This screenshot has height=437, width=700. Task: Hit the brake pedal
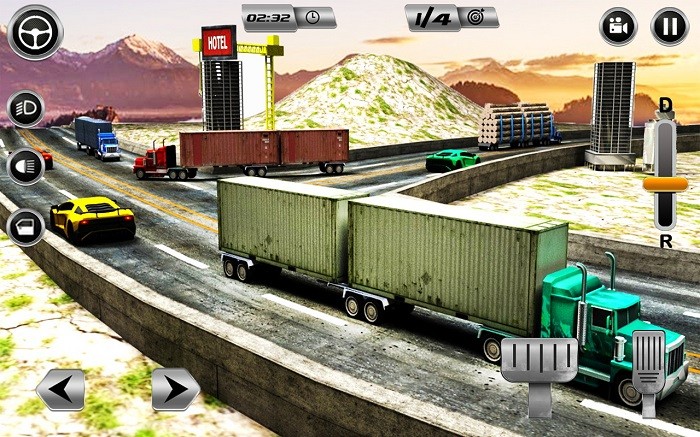(x=540, y=365)
